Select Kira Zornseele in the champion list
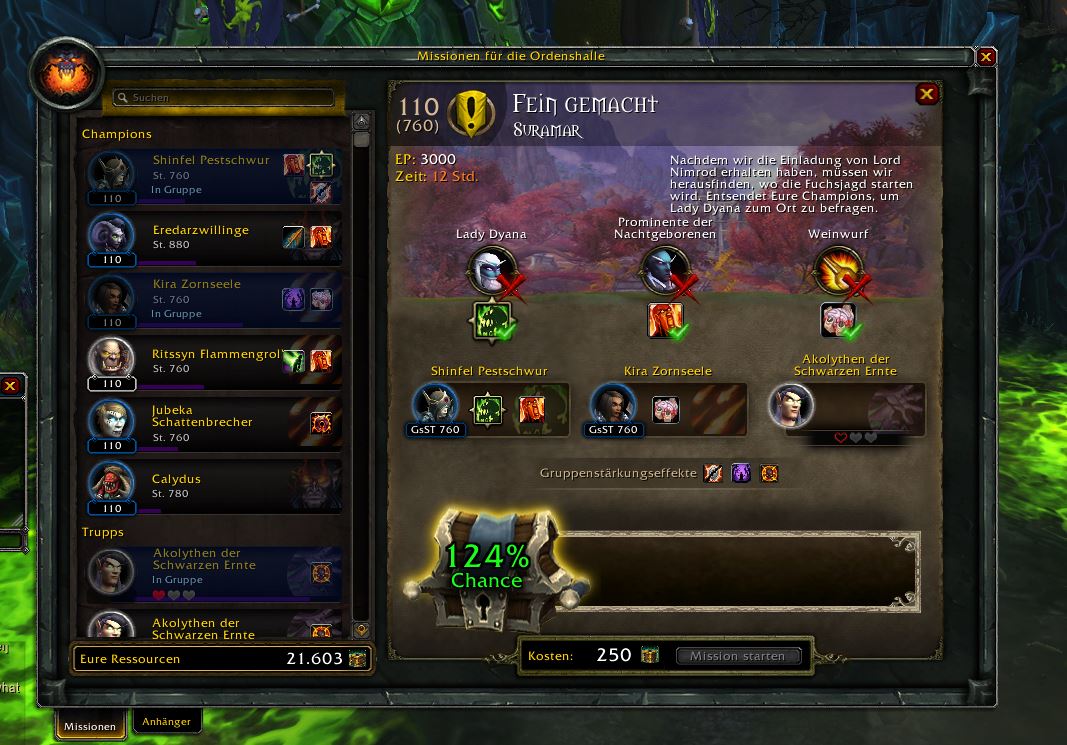The width and height of the screenshot is (1067, 745). pos(214,299)
